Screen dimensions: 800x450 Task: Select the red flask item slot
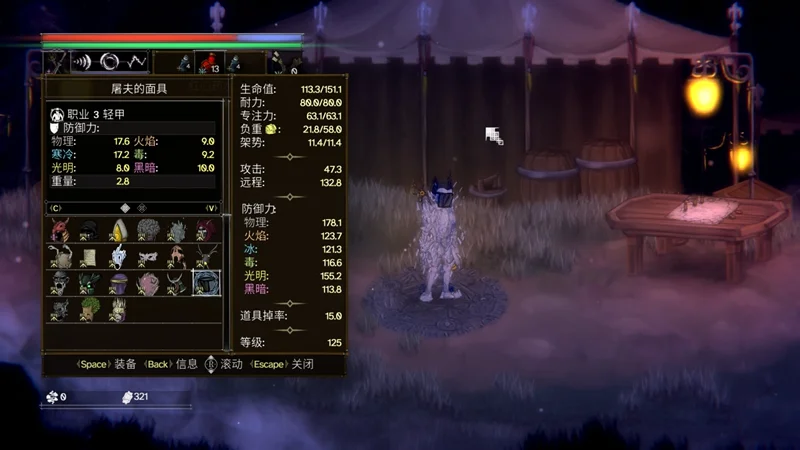coord(211,62)
